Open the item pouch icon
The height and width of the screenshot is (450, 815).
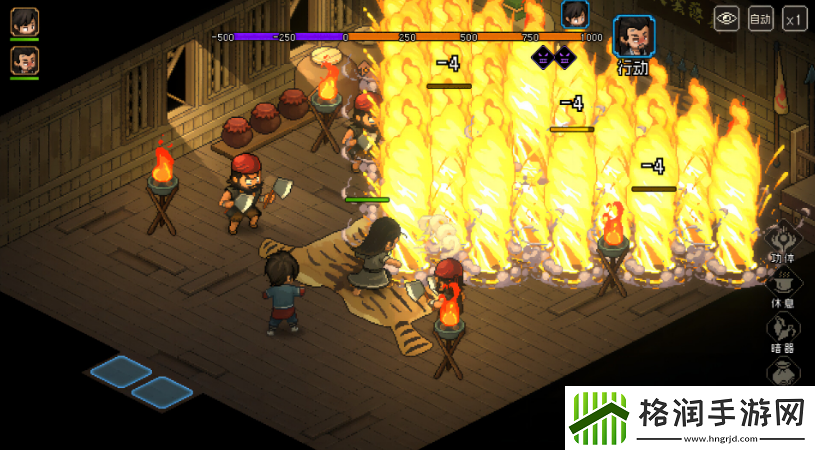click(785, 374)
